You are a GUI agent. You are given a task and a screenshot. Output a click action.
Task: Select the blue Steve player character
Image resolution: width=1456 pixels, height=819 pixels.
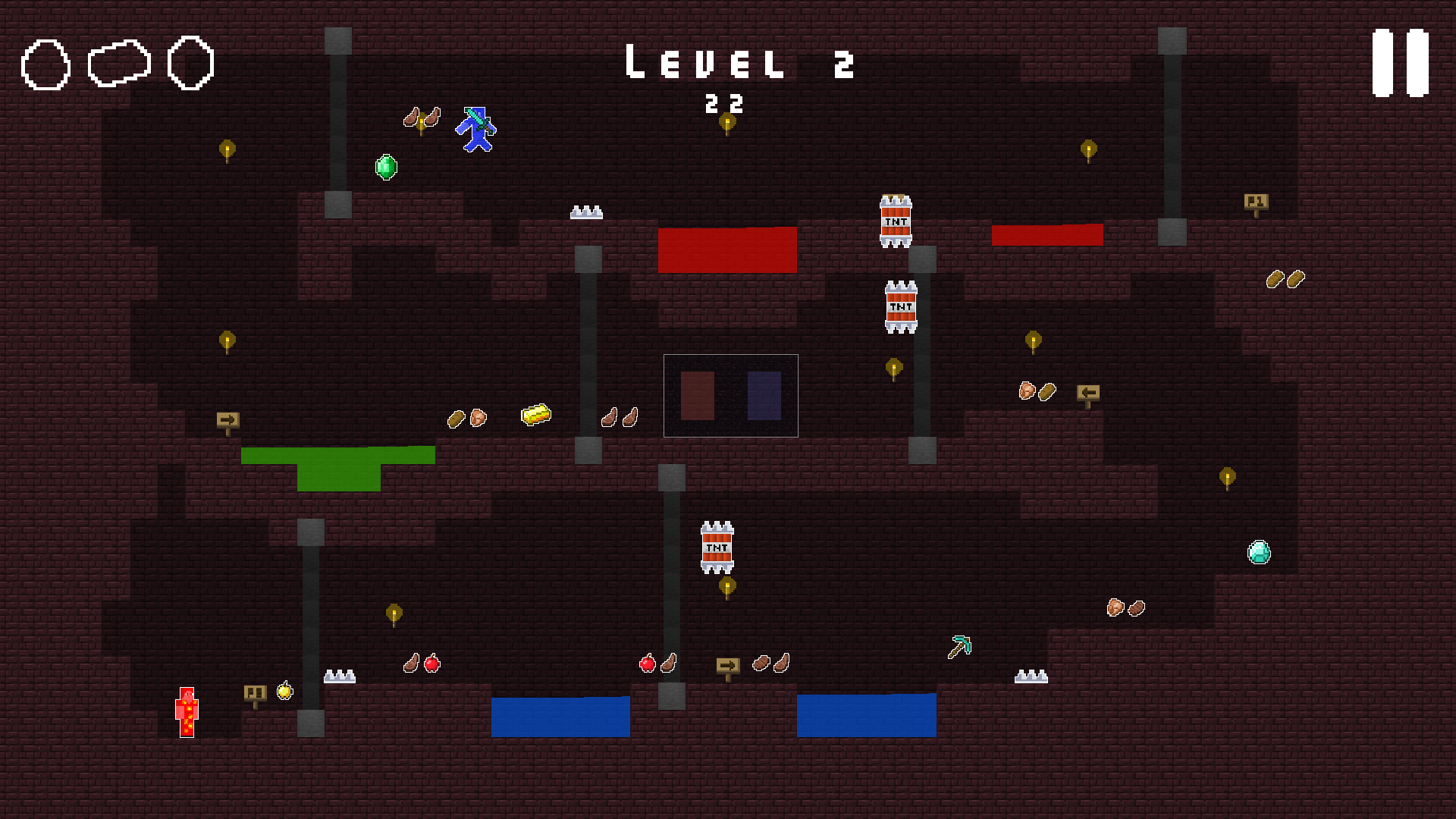475,129
